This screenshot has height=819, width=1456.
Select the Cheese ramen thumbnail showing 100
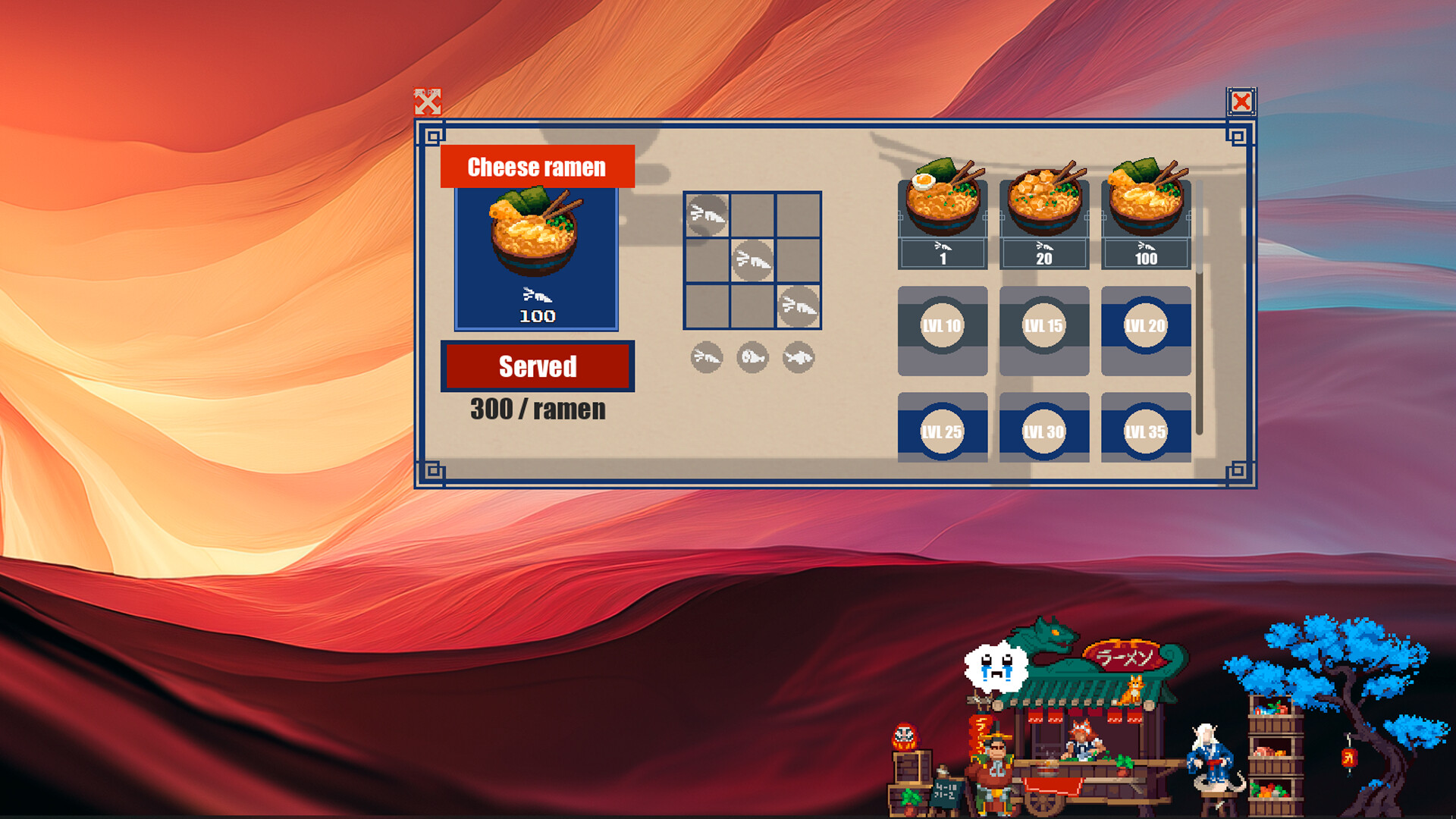pos(536,258)
